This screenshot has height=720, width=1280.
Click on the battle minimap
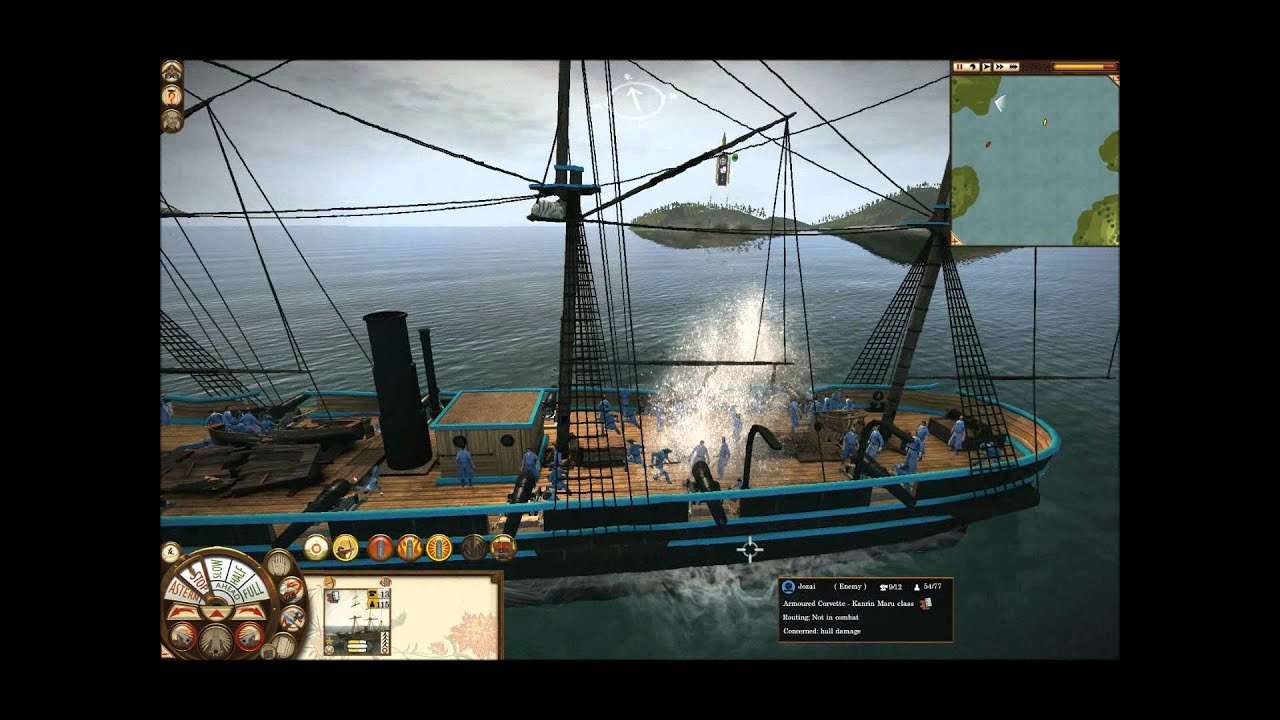click(x=1034, y=158)
